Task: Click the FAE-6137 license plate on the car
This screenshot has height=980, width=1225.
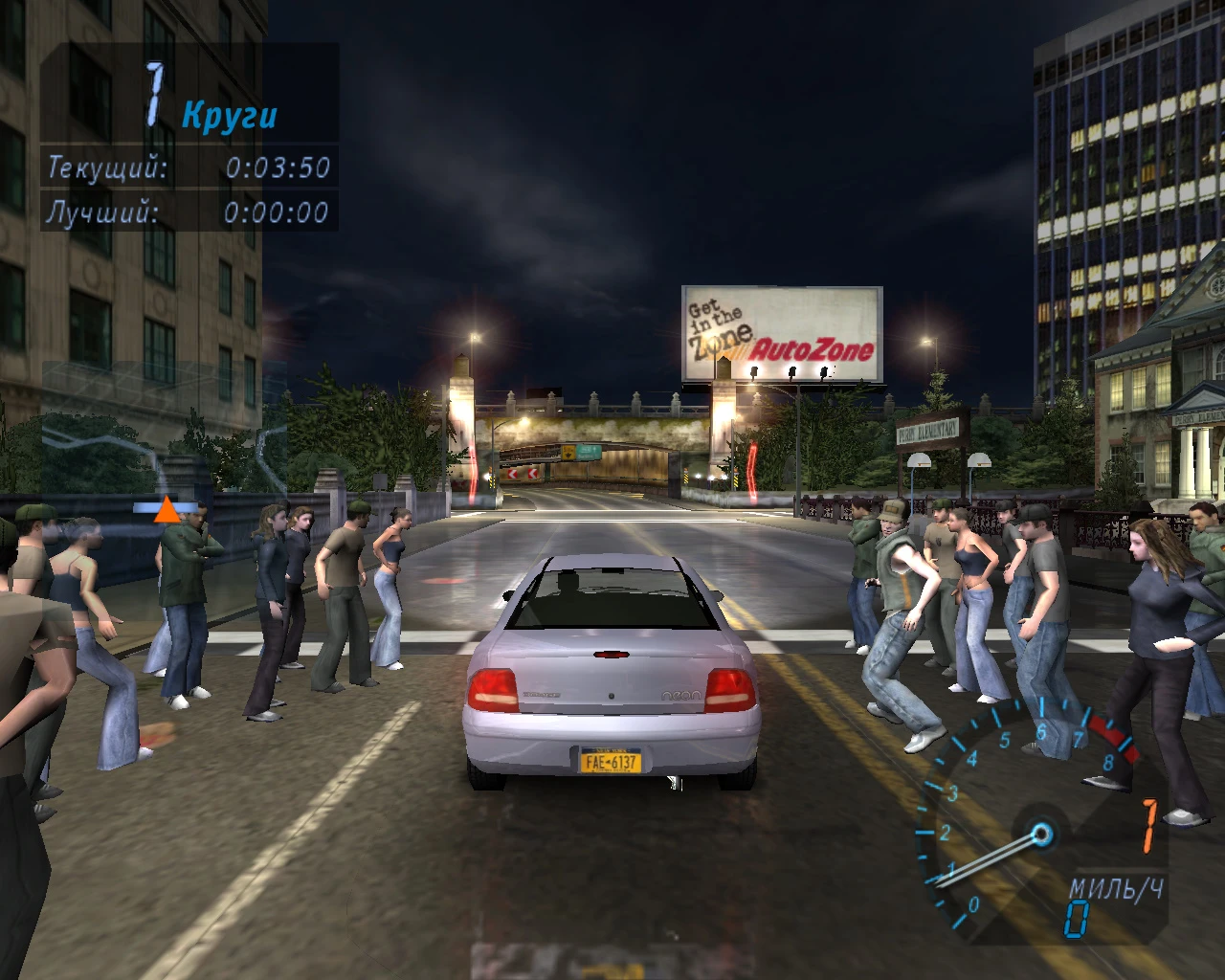Action: (x=611, y=760)
